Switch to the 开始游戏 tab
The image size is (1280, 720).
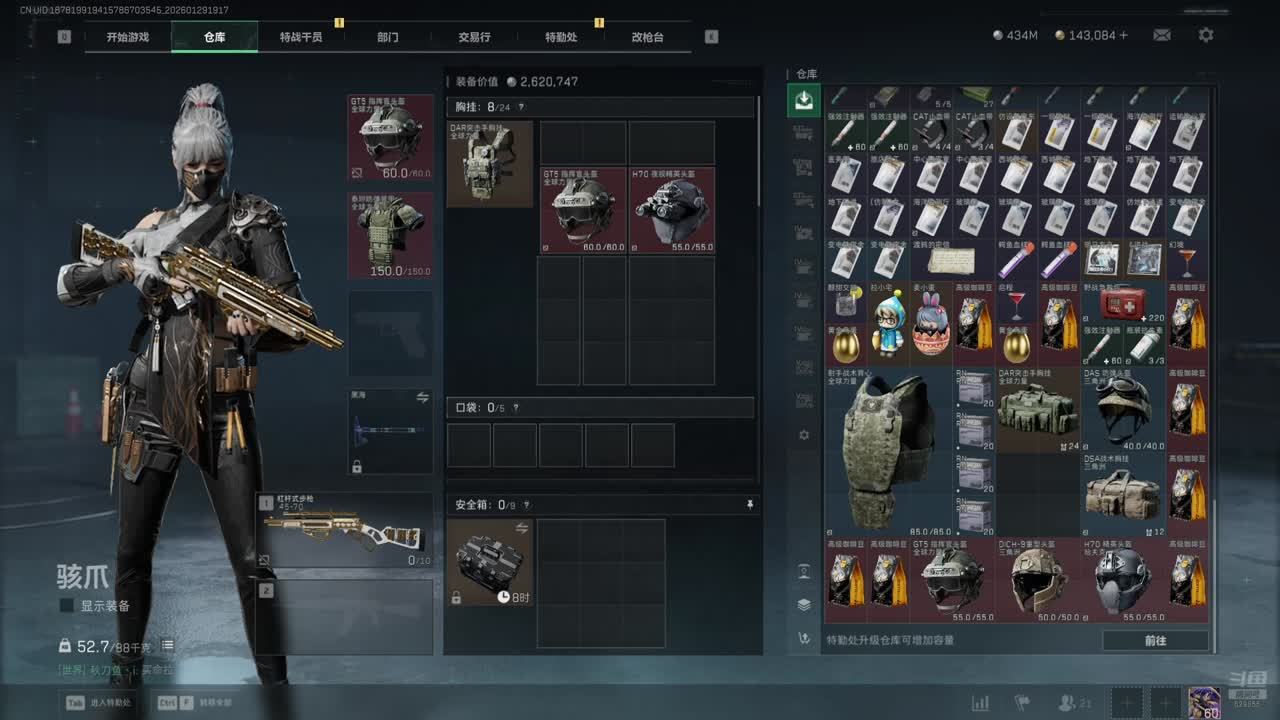click(128, 37)
